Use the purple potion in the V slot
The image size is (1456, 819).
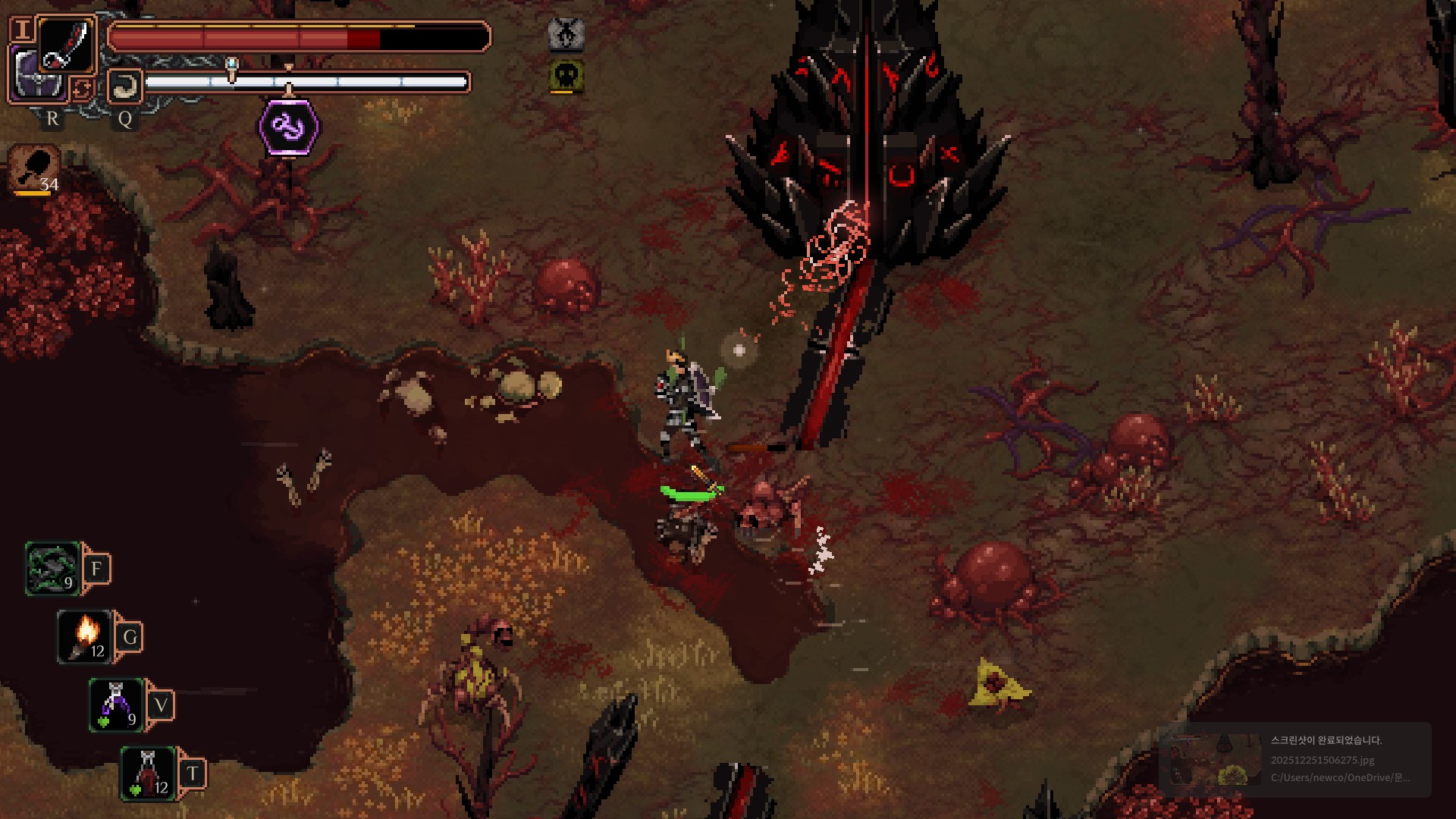click(x=116, y=705)
